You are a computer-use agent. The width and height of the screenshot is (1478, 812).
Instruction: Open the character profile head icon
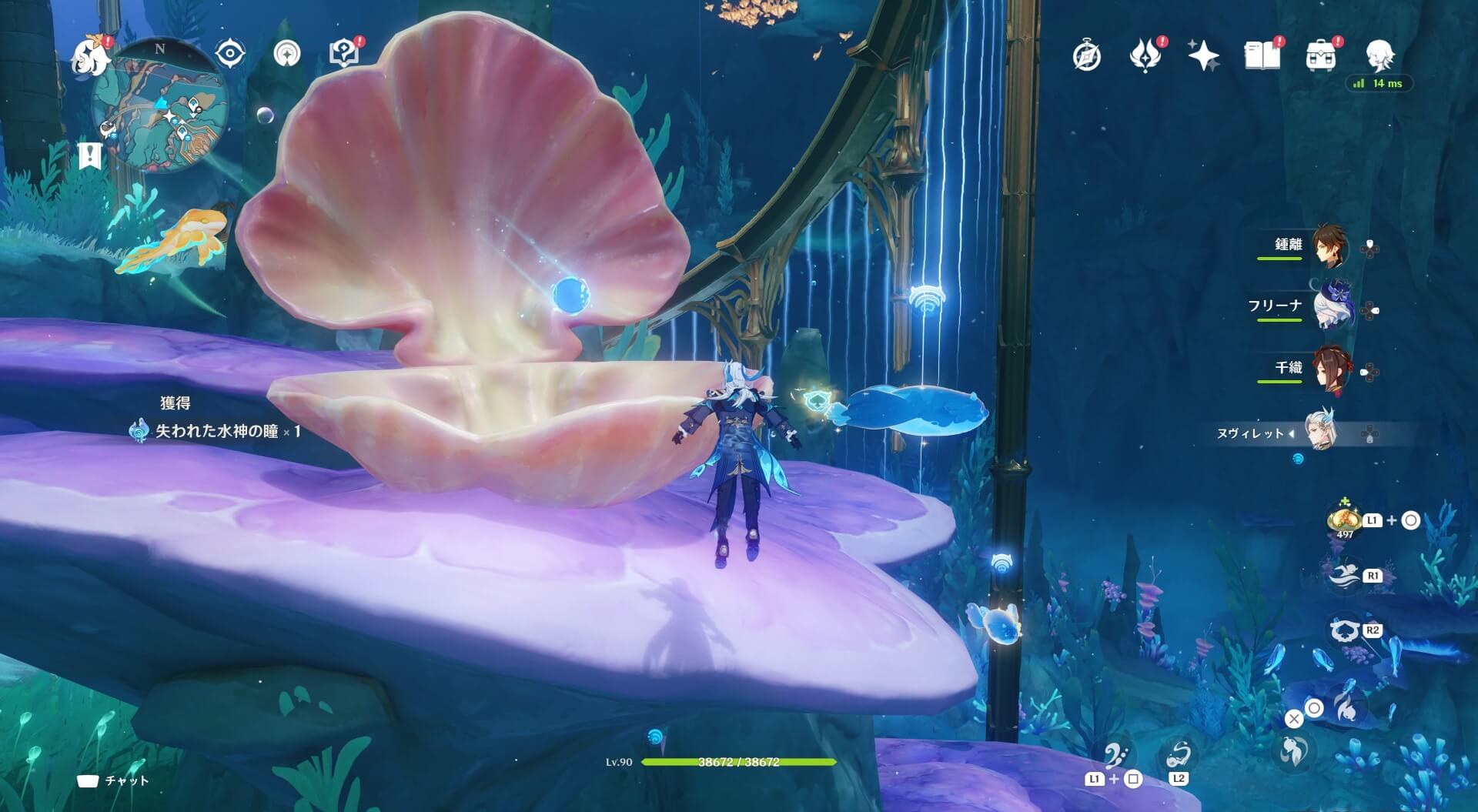1379,55
